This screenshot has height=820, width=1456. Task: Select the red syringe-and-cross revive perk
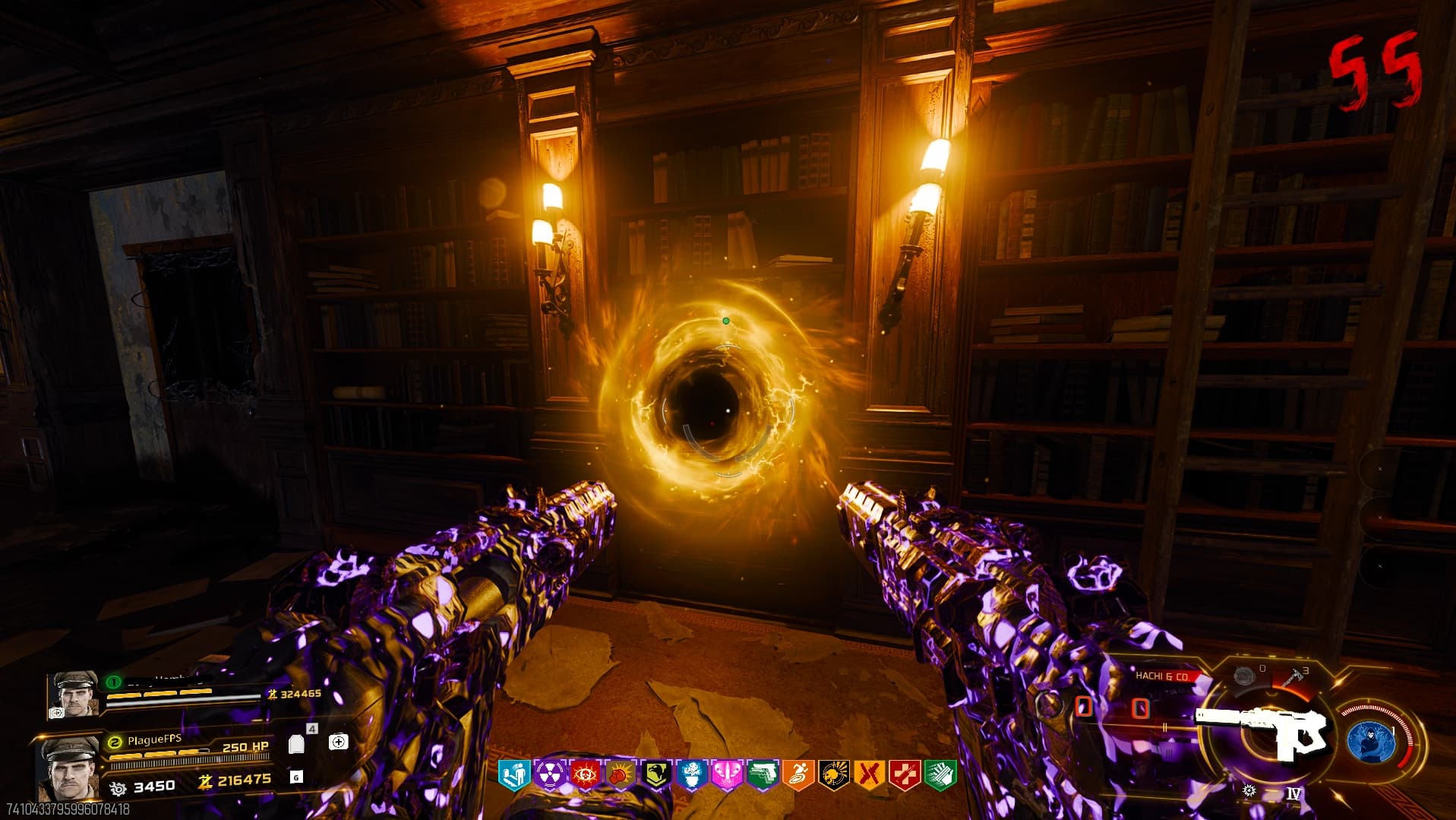(905, 774)
